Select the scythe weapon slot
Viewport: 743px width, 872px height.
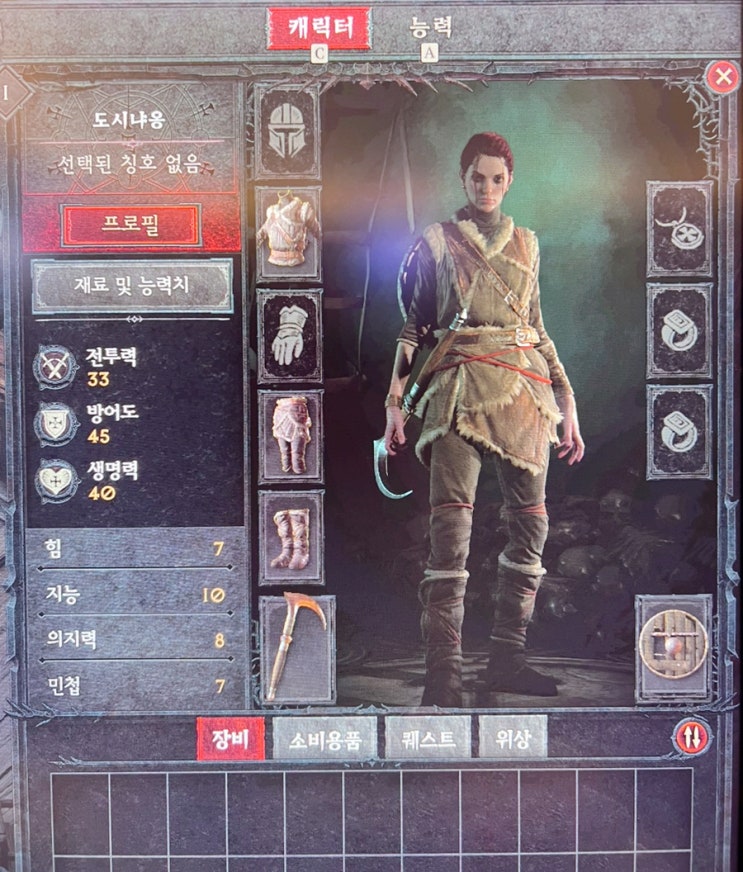(x=298, y=649)
